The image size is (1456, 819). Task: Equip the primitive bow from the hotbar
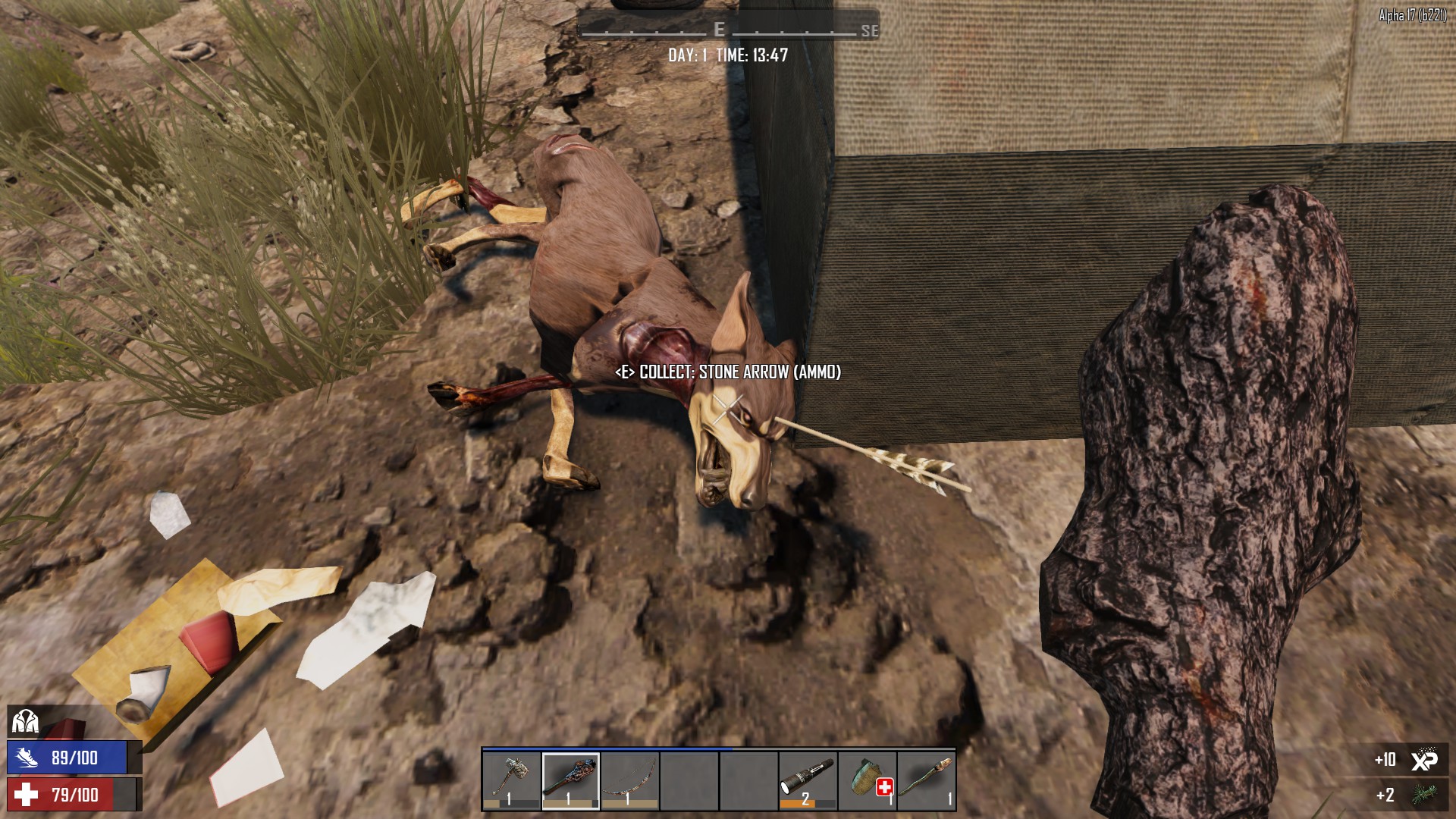pos(630,780)
